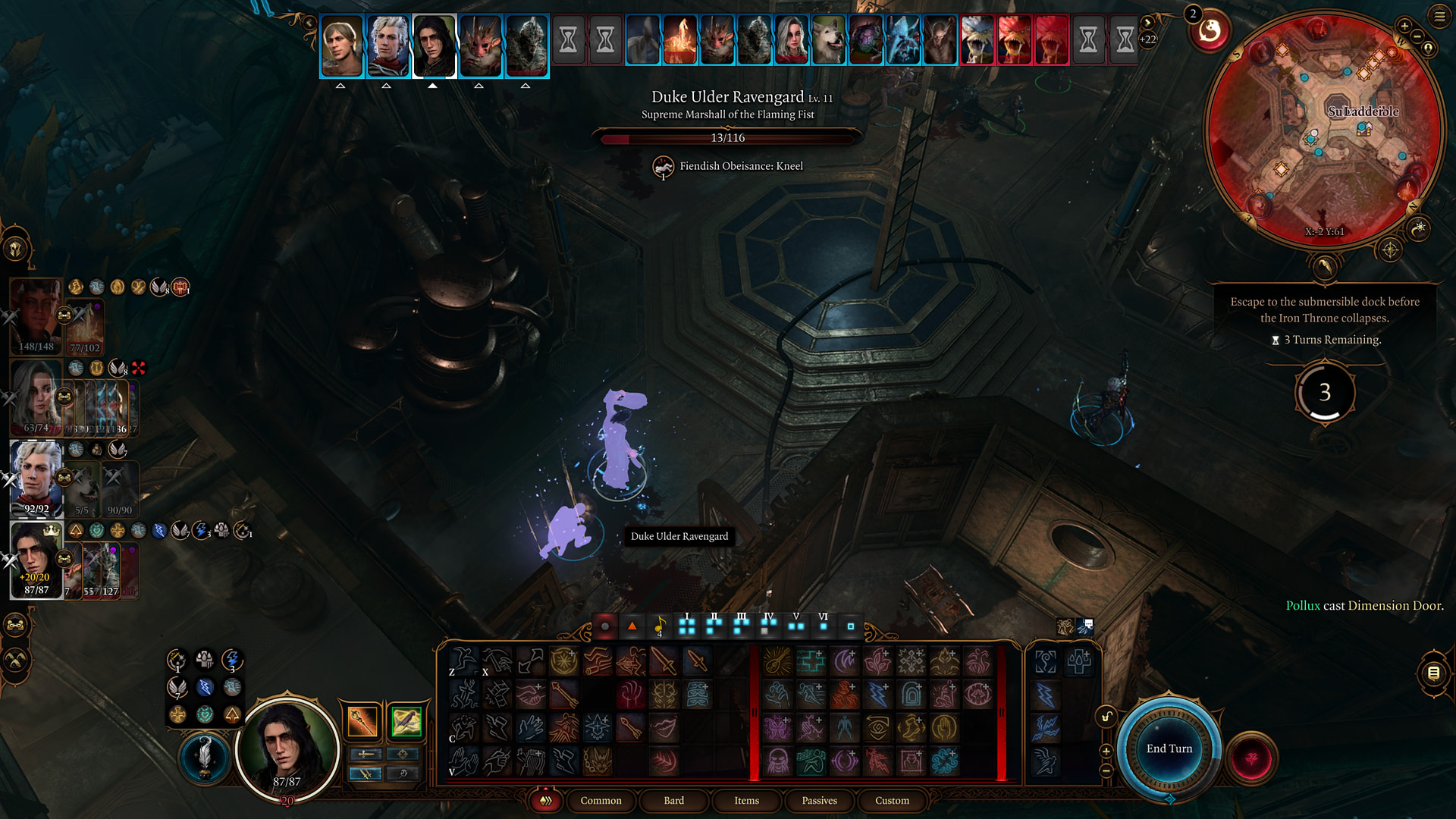
Task: Zoom out the minimap with minus button
Action: (x=1417, y=36)
